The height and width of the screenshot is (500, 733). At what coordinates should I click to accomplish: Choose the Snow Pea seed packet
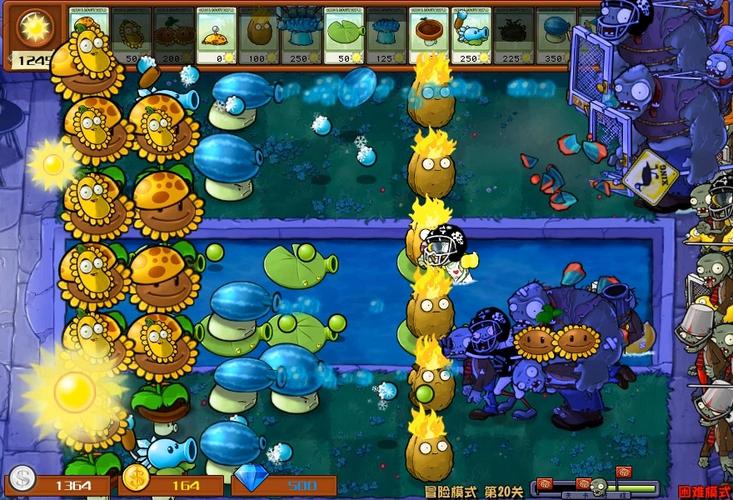(x=471, y=37)
